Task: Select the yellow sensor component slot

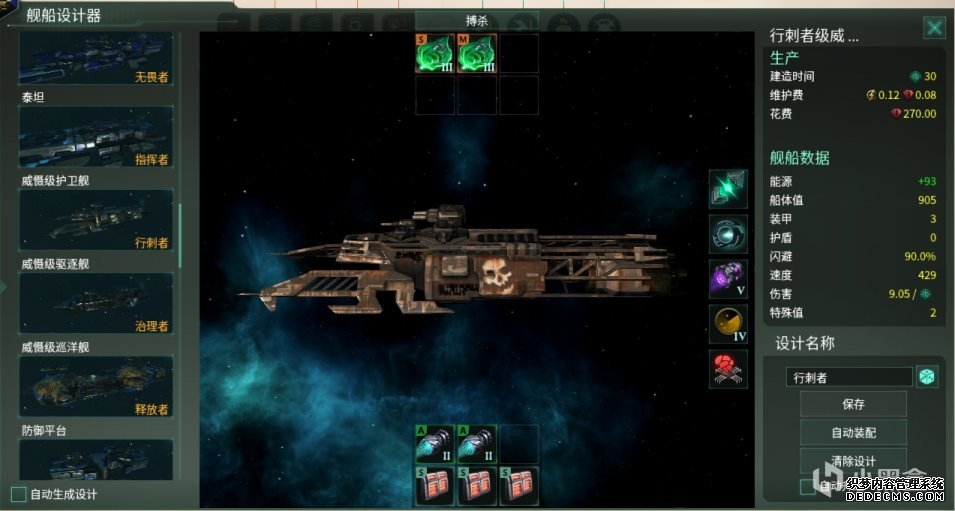Action: (x=728, y=324)
